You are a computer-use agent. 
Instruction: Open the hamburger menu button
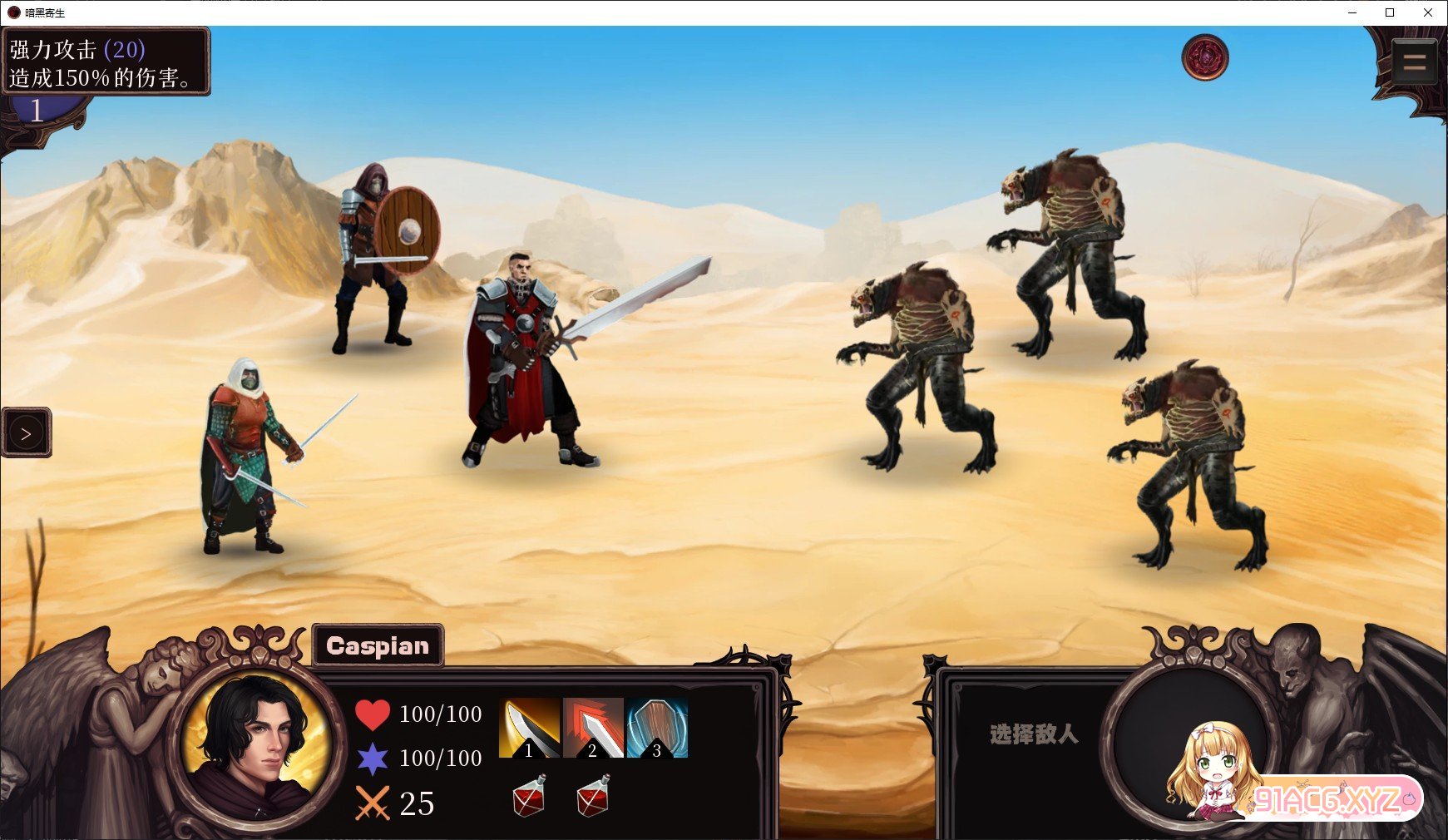point(1414,62)
